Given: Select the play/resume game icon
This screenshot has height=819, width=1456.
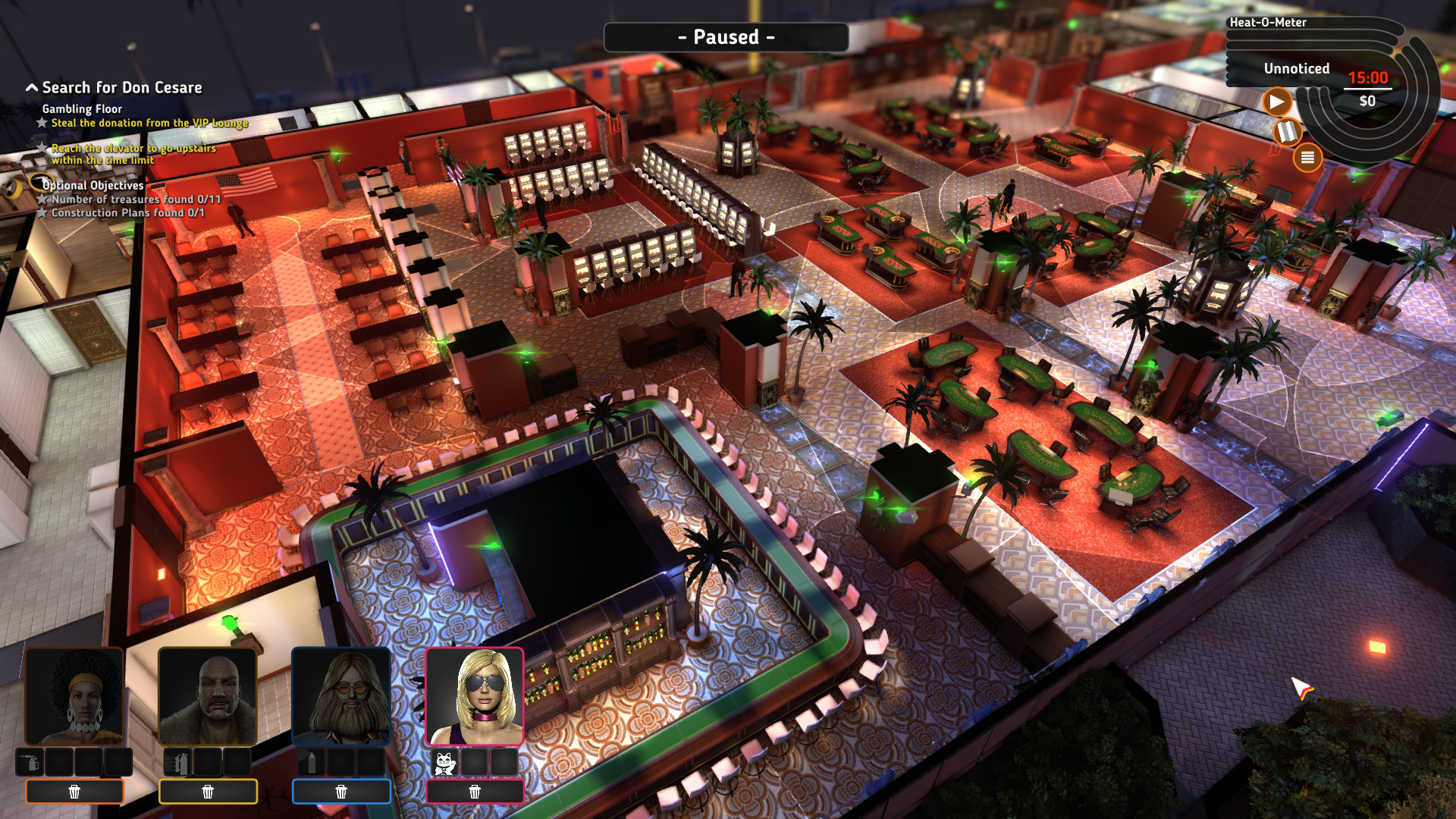Looking at the screenshot, I should point(1278,101).
